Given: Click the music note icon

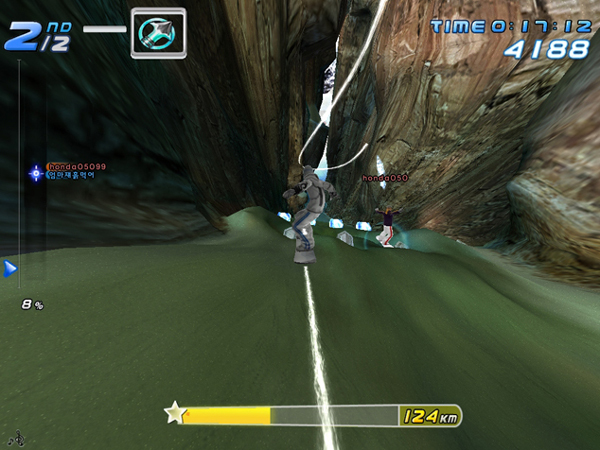Looking at the screenshot, I should pyautogui.click(x=15, y=438).
